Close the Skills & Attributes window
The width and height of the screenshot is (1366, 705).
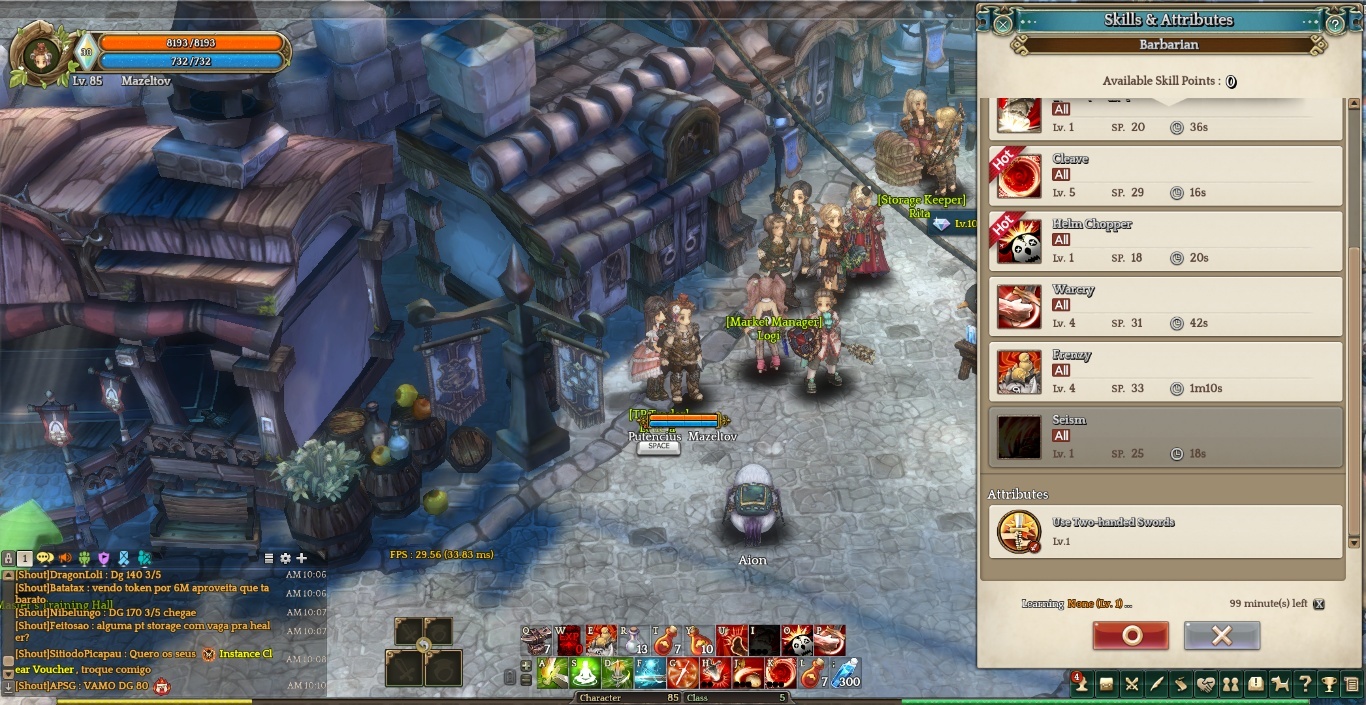(x=1003, y=21)
